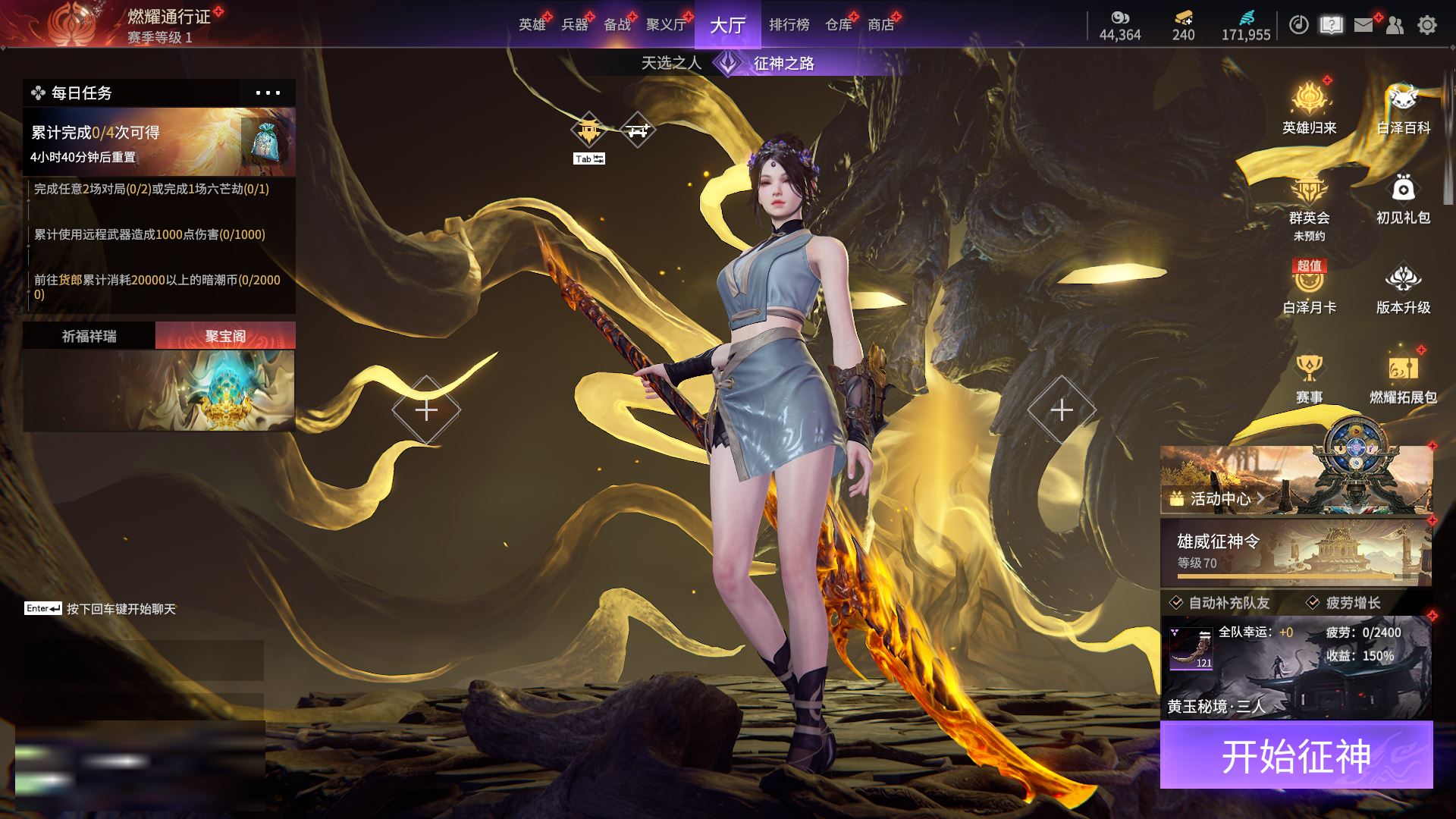Open the 燃耀通行证 battle pass
This screenshot has height=819, width=1456.
(x=168, y=17)
